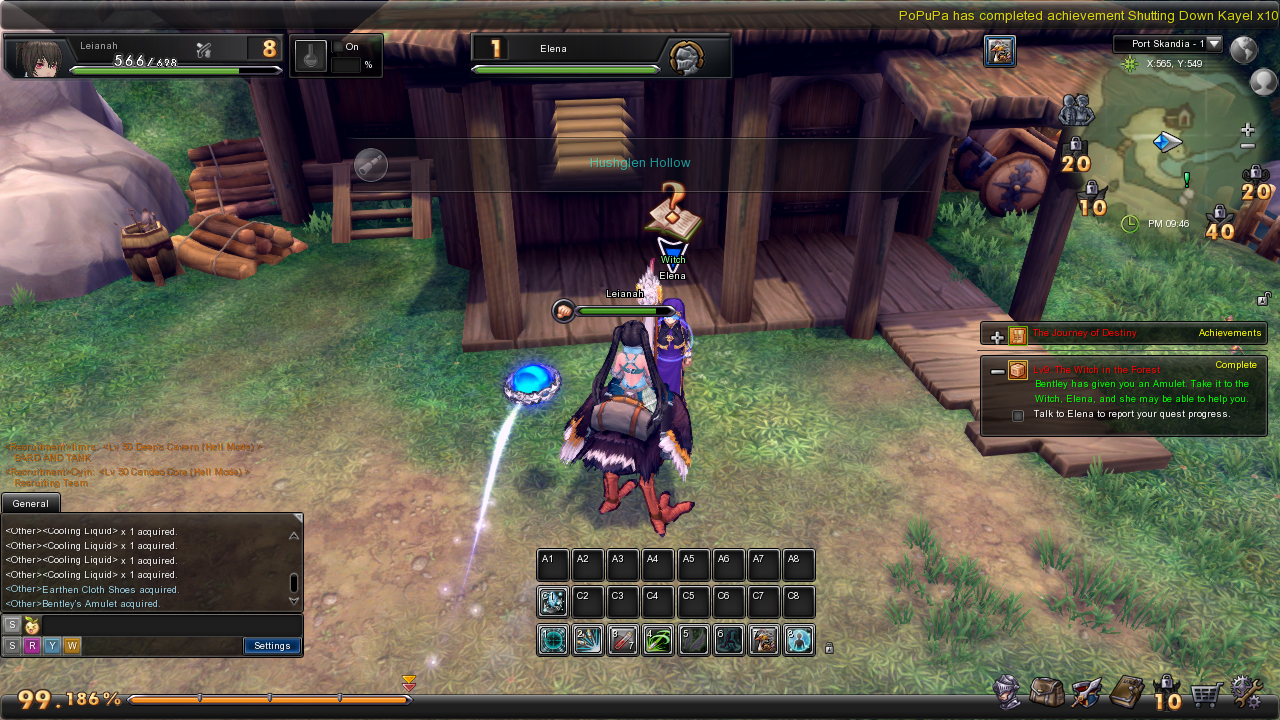
Task: Open the gear and wrench system settings
Action: pos(1246,692)
